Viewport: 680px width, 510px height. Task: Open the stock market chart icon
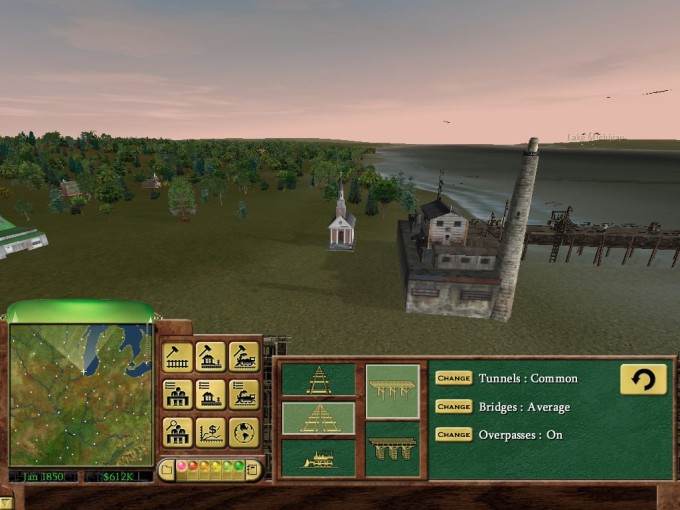(210, 432)
